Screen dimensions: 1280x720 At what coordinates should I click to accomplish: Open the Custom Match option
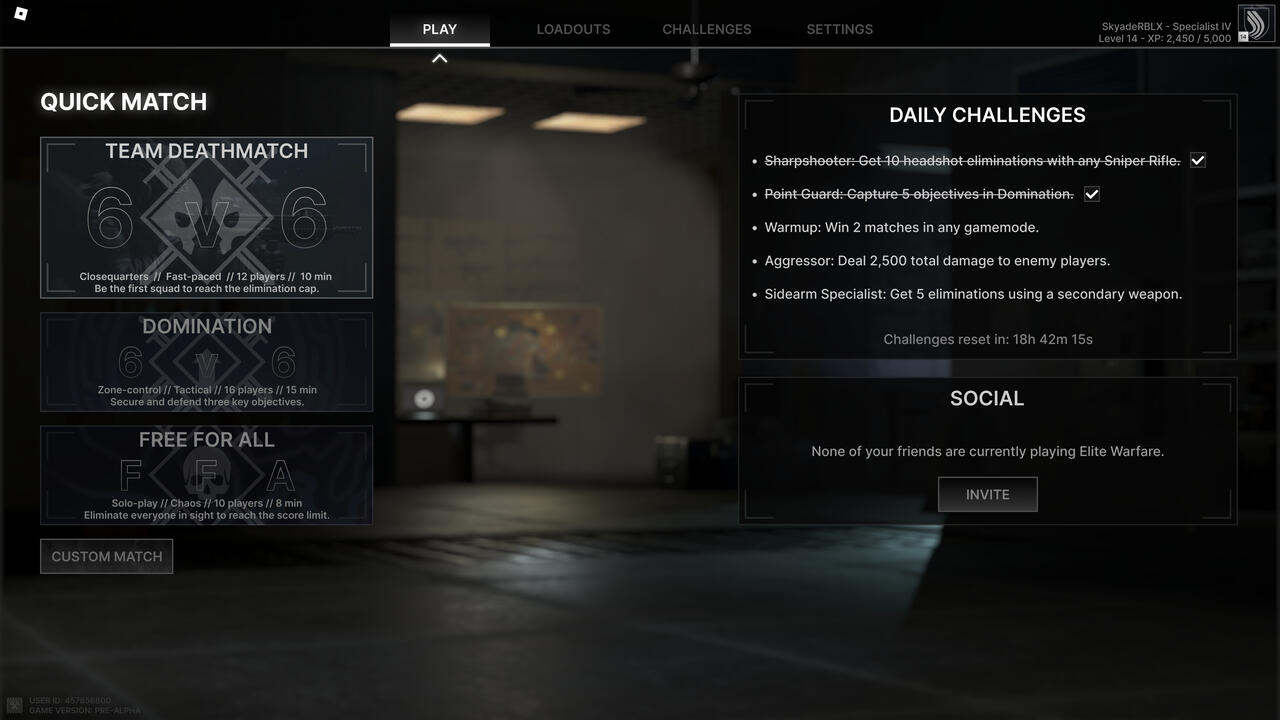click(x=106, y=557)
